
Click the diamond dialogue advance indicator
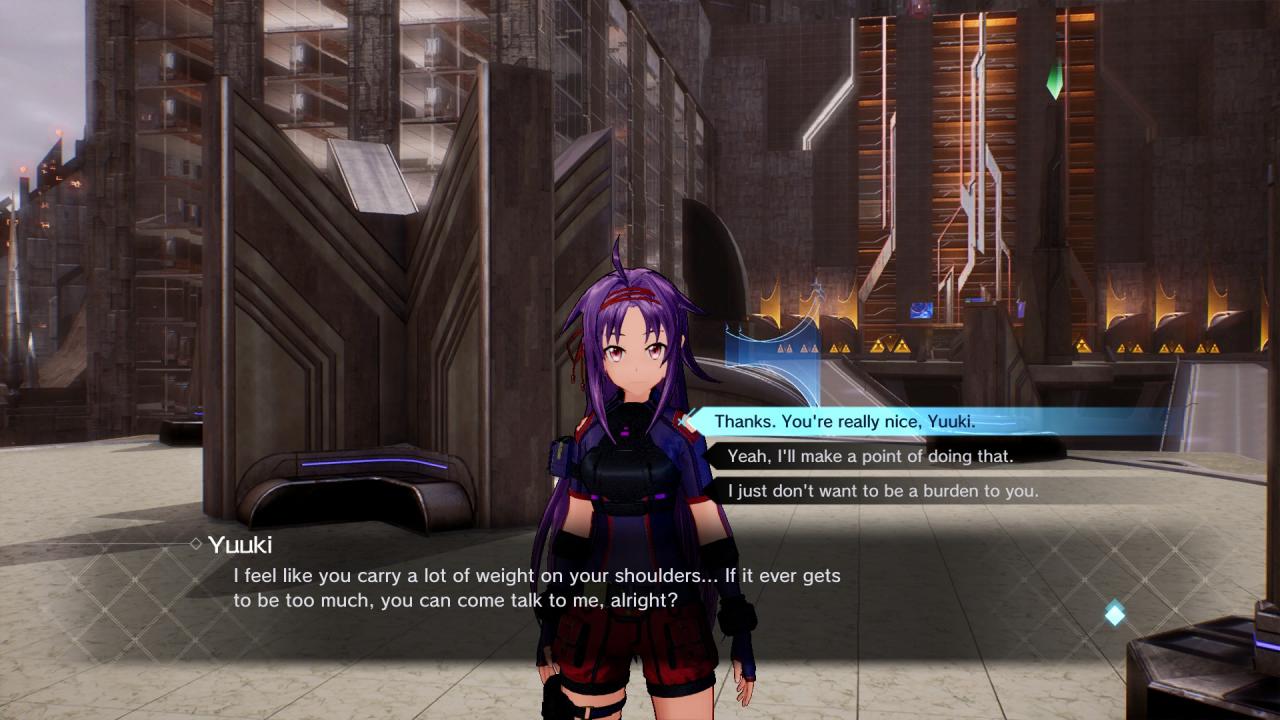click(x=1115, y=613)
